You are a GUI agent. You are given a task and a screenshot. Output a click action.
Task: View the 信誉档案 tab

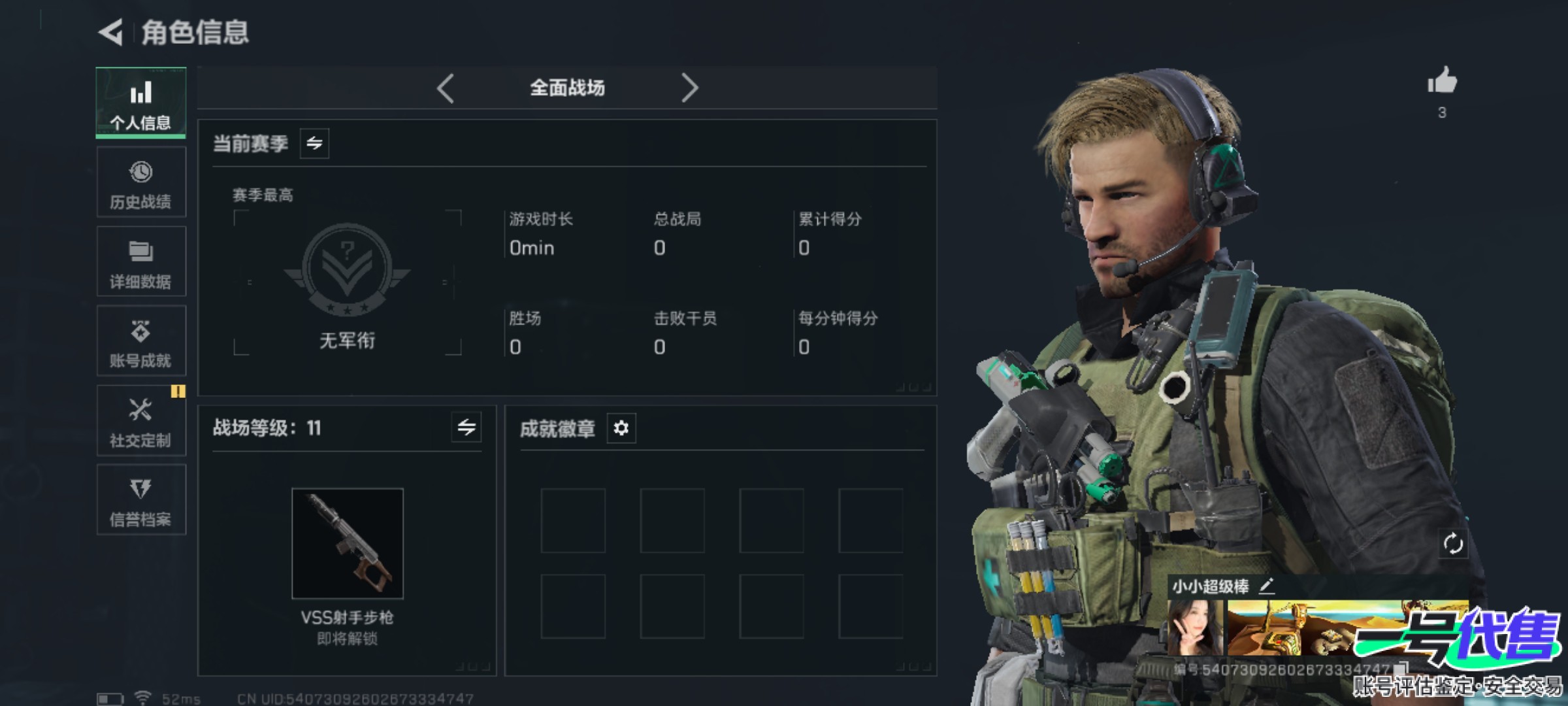[140, 500]
